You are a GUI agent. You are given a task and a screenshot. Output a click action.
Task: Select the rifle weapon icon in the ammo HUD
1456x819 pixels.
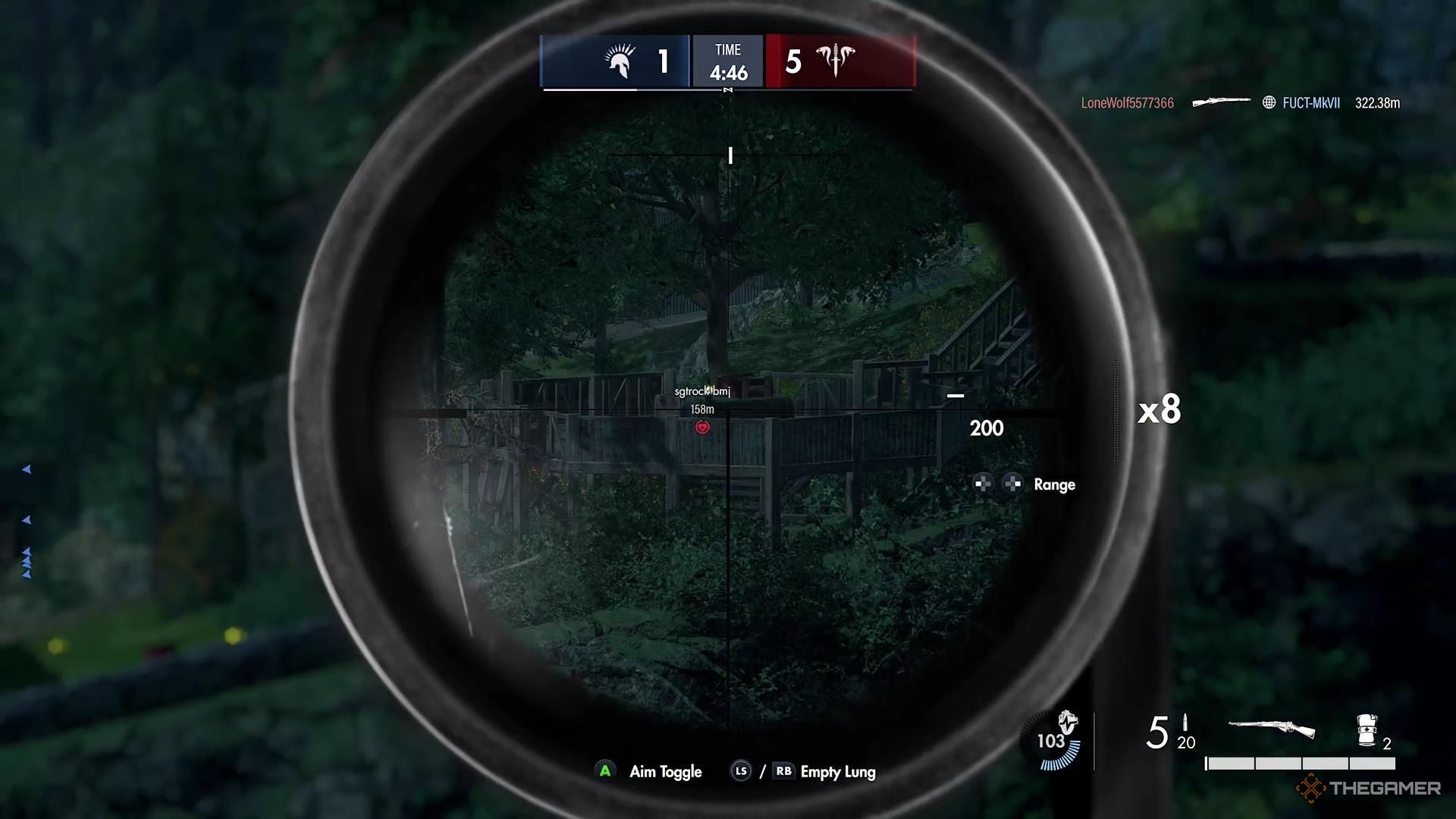pyautogui.click(x=1272, y=729)
